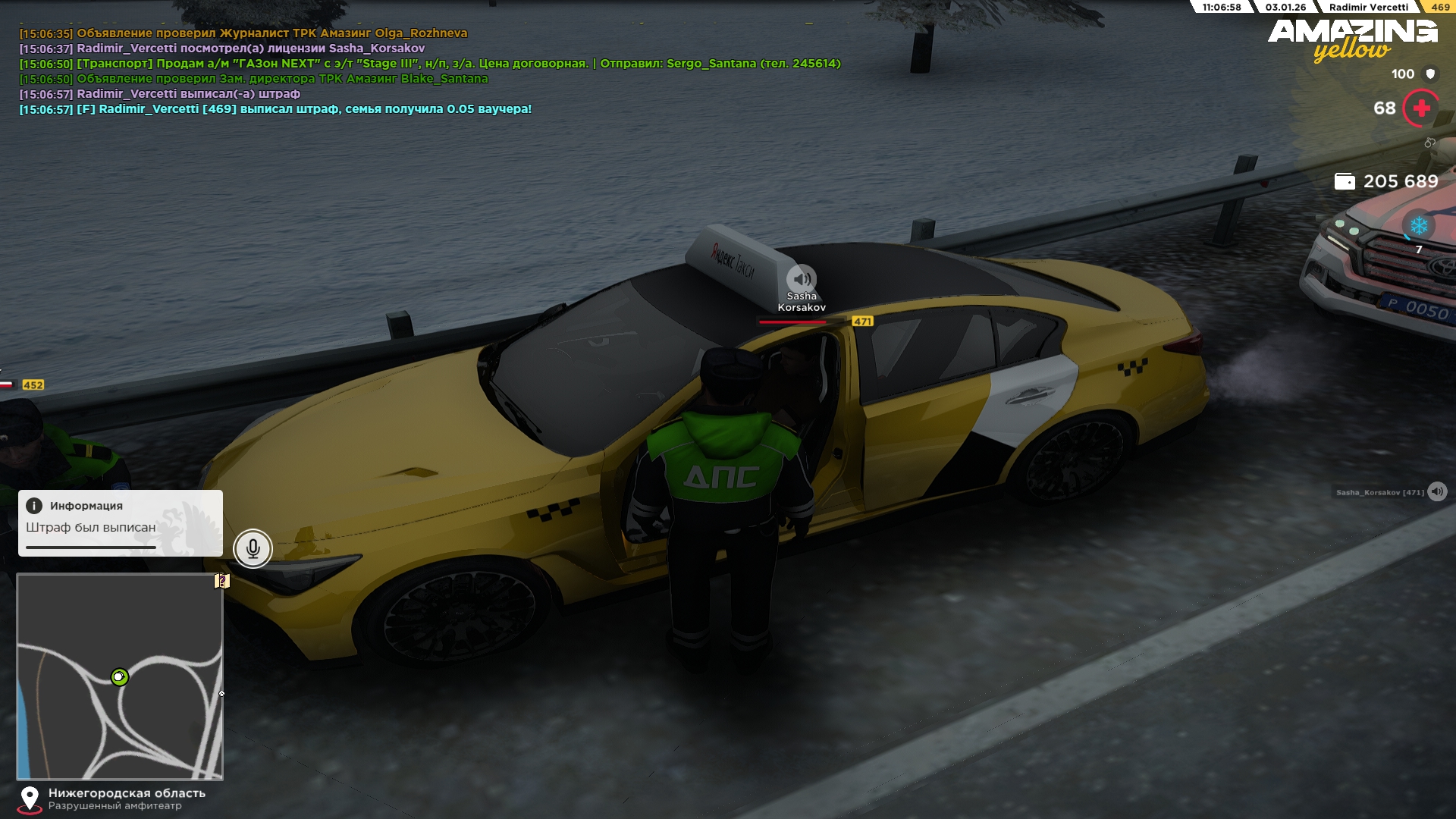Click the wallet money icon

tap(1344, 181)
